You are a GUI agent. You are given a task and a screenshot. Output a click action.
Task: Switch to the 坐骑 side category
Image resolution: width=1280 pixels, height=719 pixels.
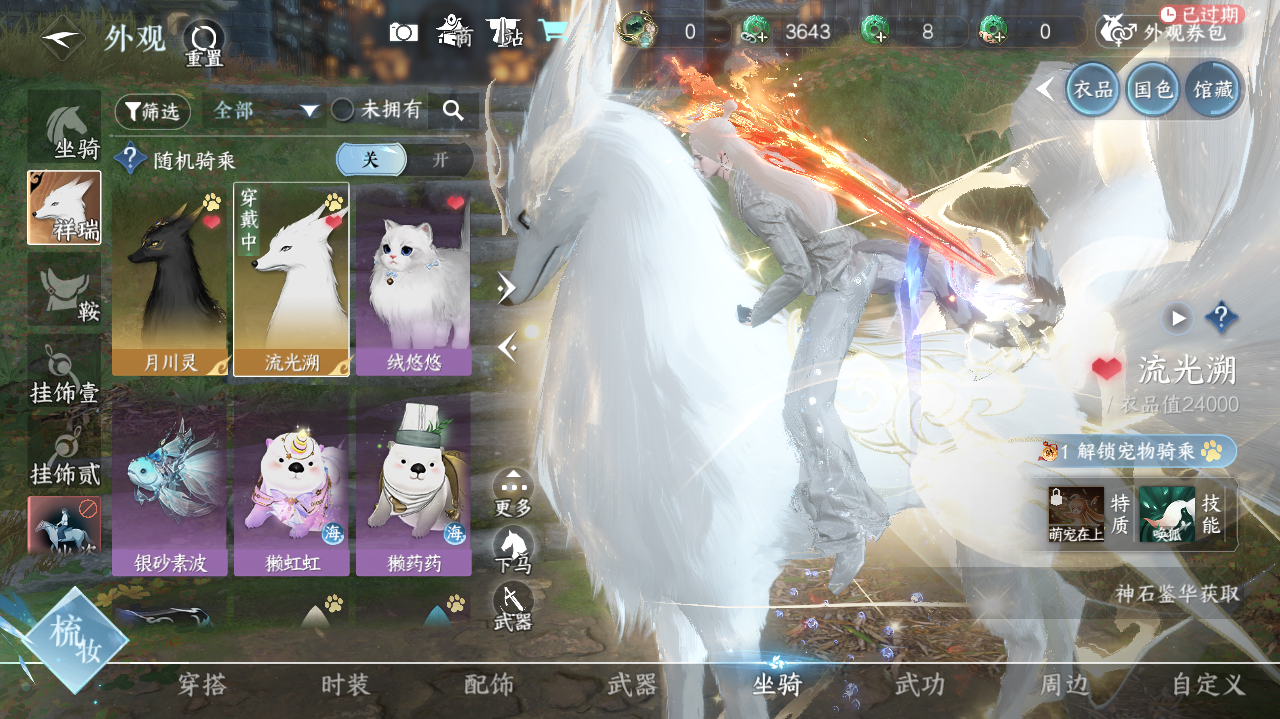(65, 128)
